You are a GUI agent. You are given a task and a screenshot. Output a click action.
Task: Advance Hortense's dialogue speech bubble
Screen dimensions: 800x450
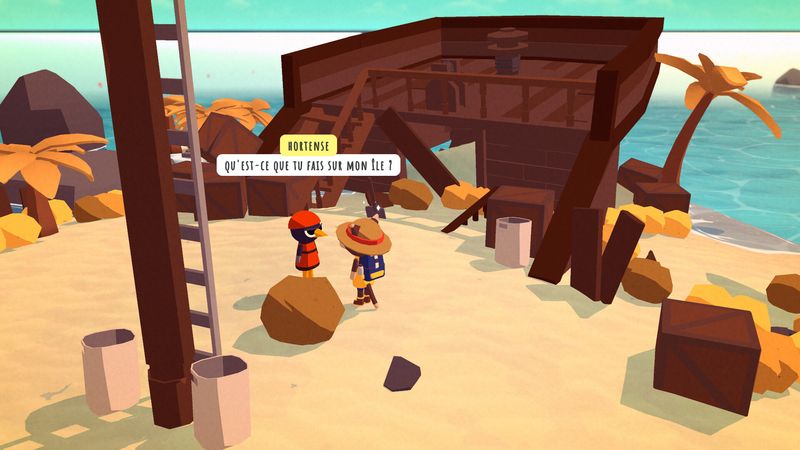(307, 164)
